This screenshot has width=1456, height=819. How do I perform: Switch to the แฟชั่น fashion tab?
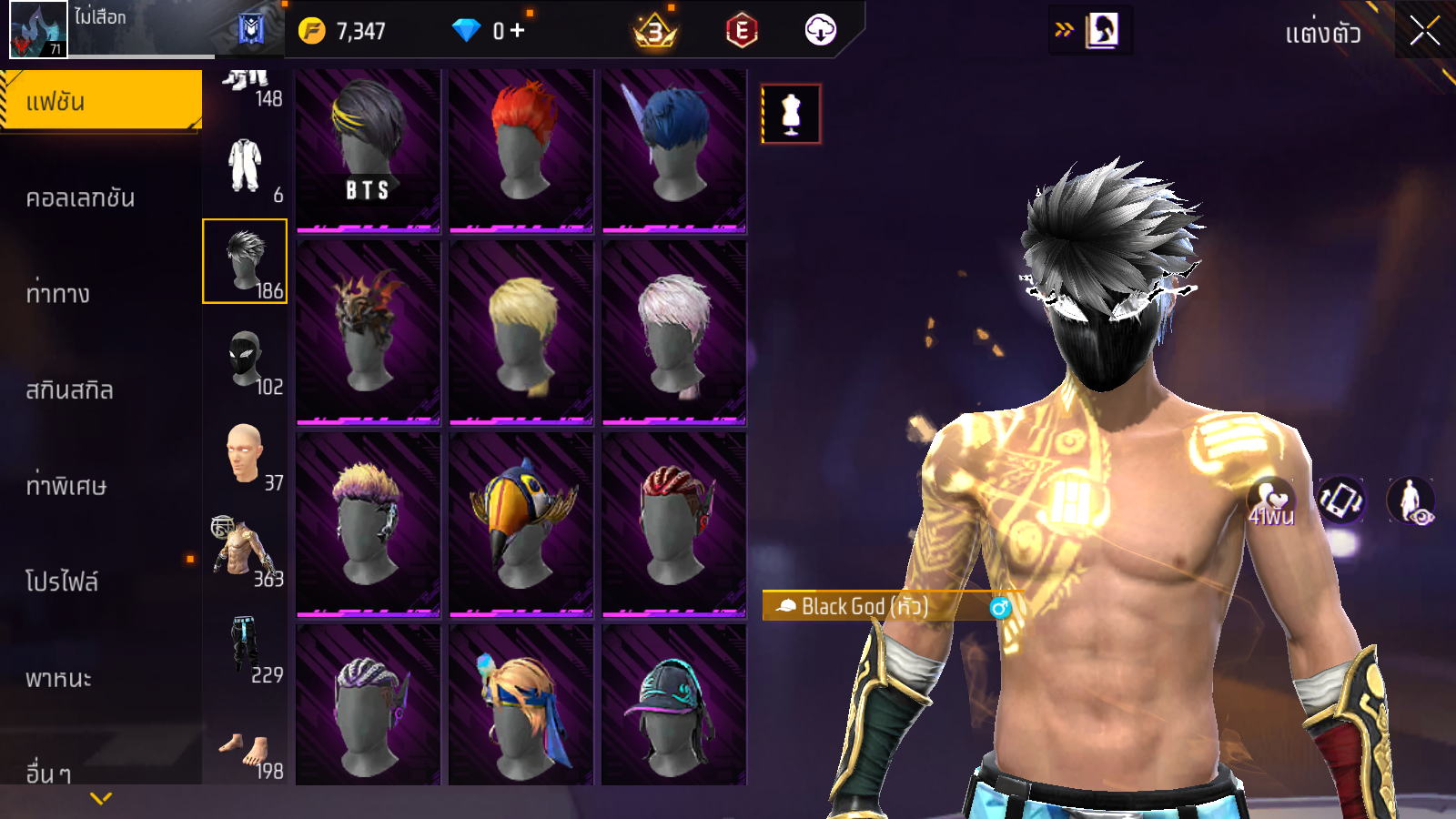pyautogui.click(x=100, y=101)
